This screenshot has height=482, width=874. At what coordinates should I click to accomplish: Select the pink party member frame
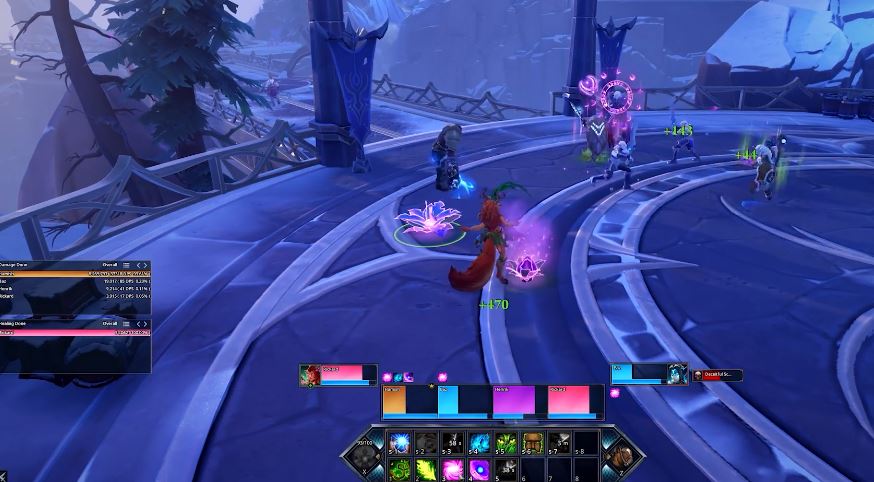[x=574, y=401]
